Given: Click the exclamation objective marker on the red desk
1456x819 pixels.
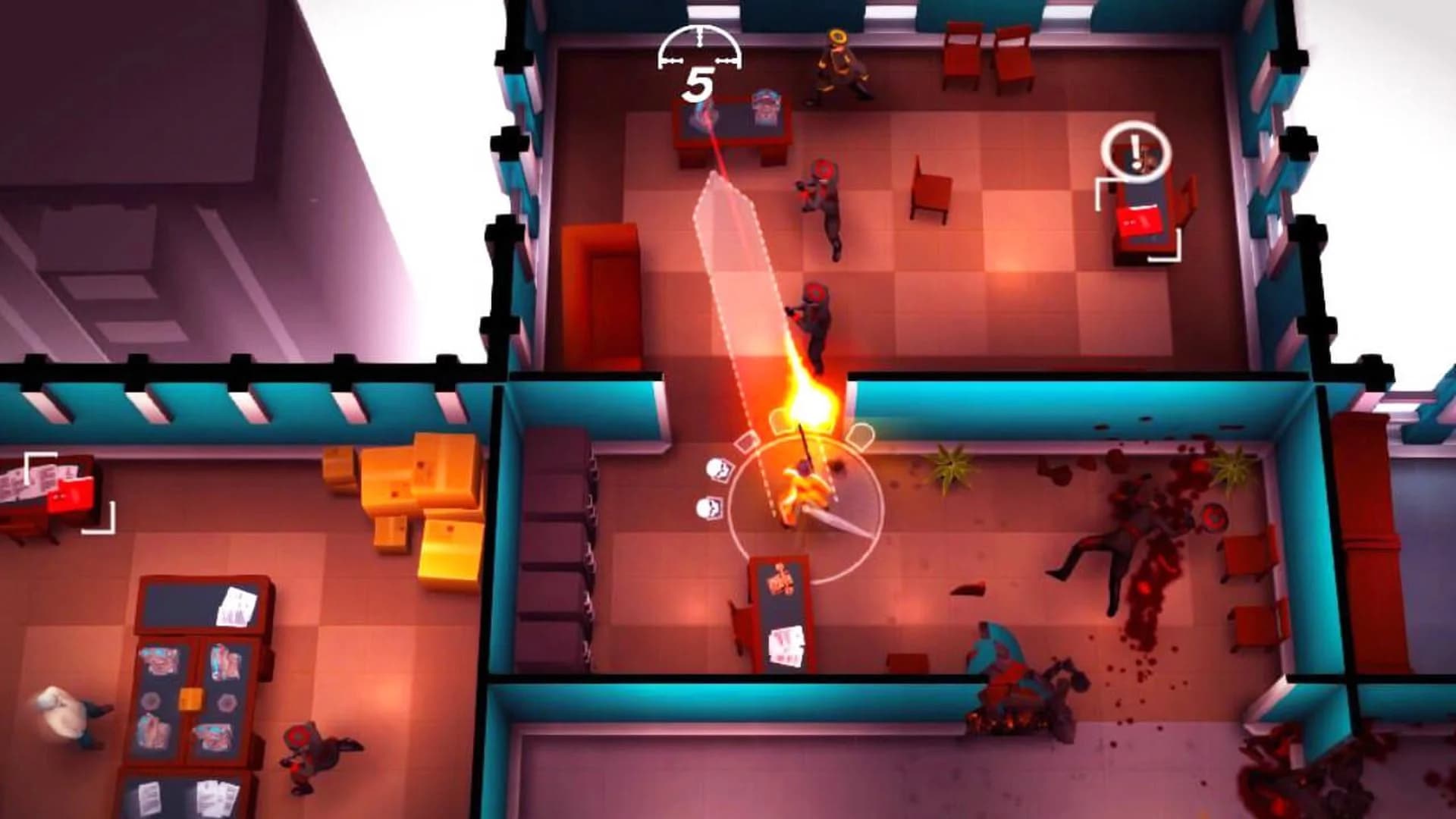Looking at the screenshot, I should click(1134, 150).
